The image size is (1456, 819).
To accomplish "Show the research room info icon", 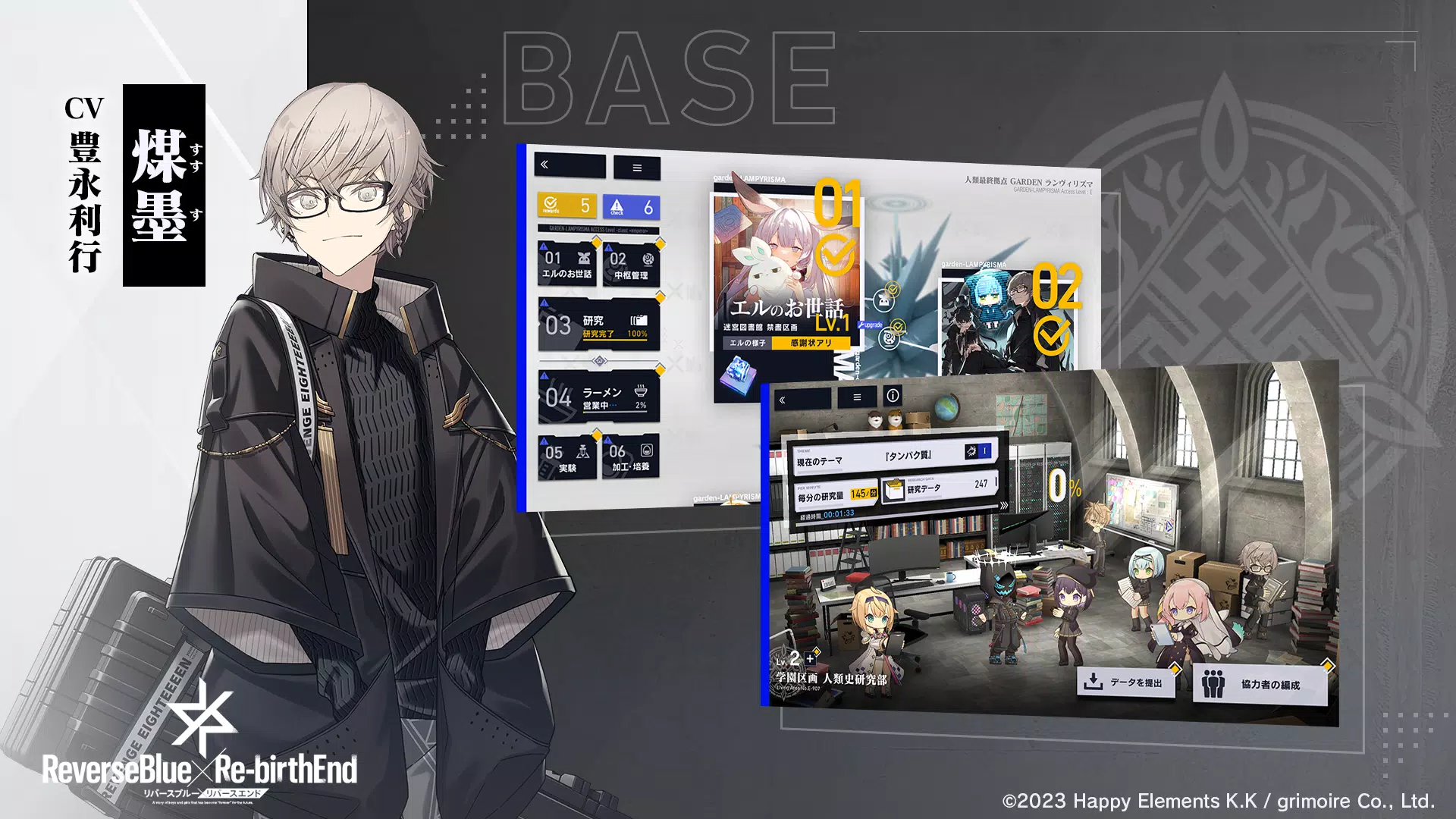I will 893,395.
